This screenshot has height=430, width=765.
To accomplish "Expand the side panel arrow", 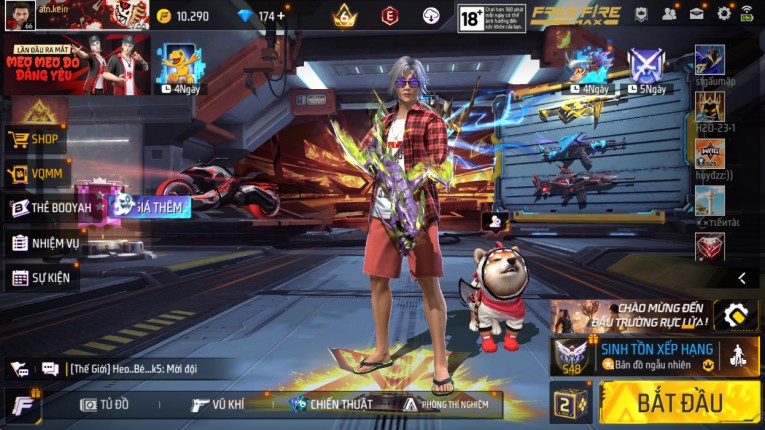I will pyautogui.click(x=741, y=278).
